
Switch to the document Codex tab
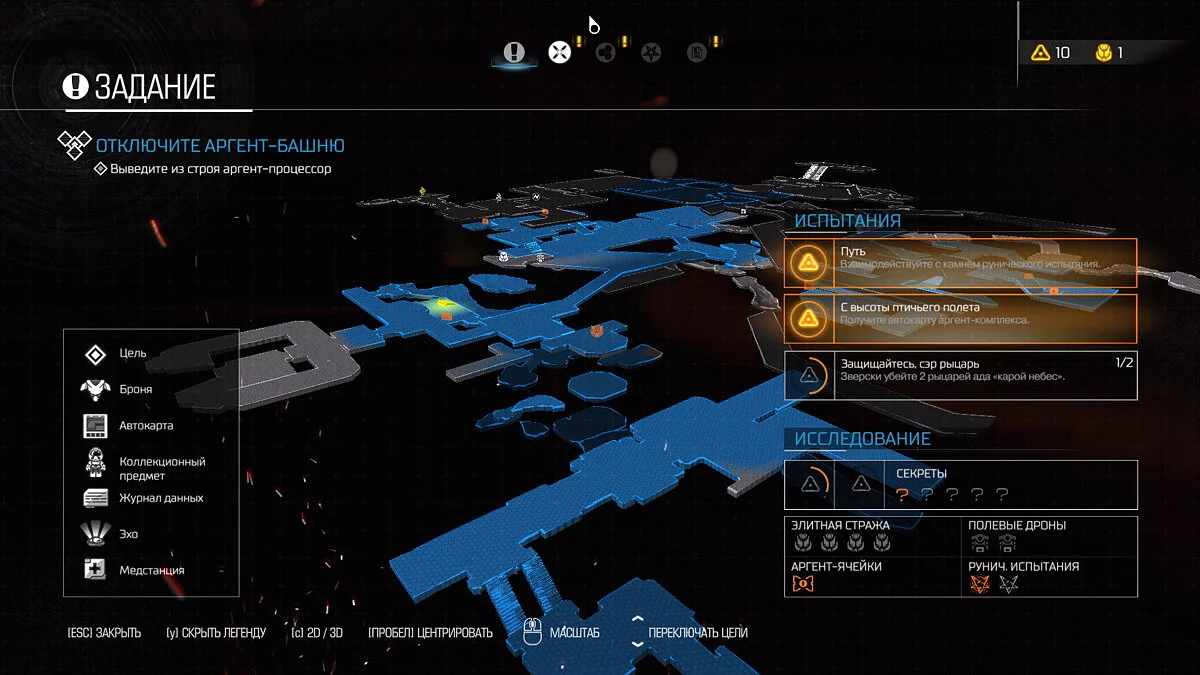tap(697, 52)
